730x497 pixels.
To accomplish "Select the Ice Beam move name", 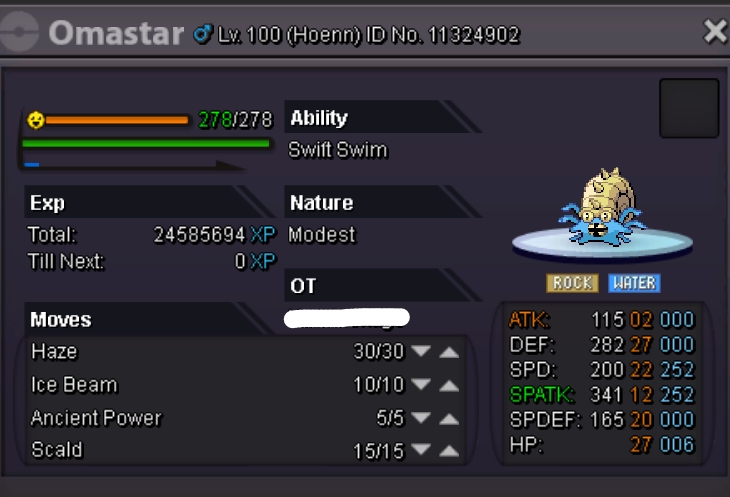I will 74,385.
